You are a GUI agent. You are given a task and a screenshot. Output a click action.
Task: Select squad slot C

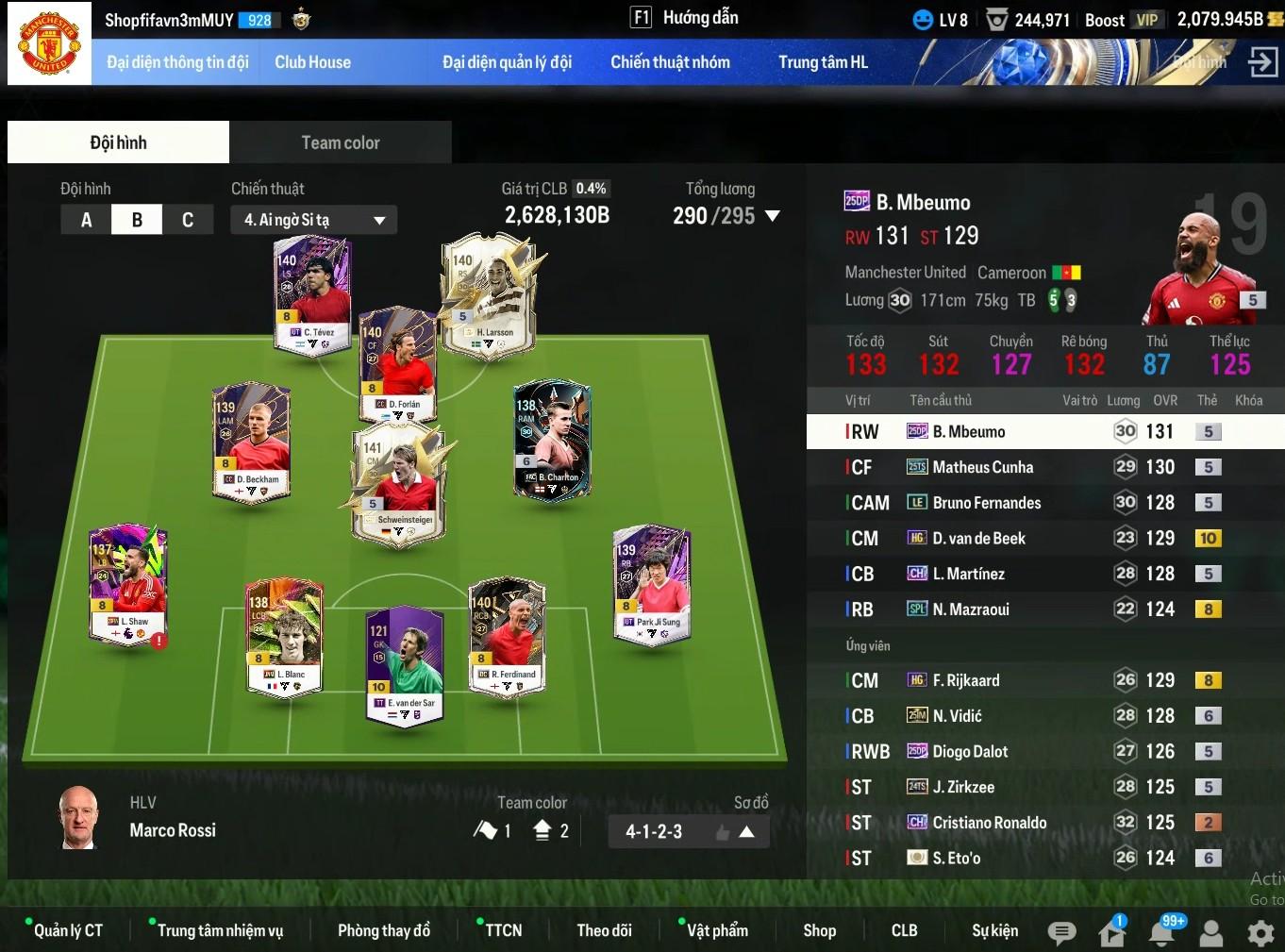(x=188, y=220)
